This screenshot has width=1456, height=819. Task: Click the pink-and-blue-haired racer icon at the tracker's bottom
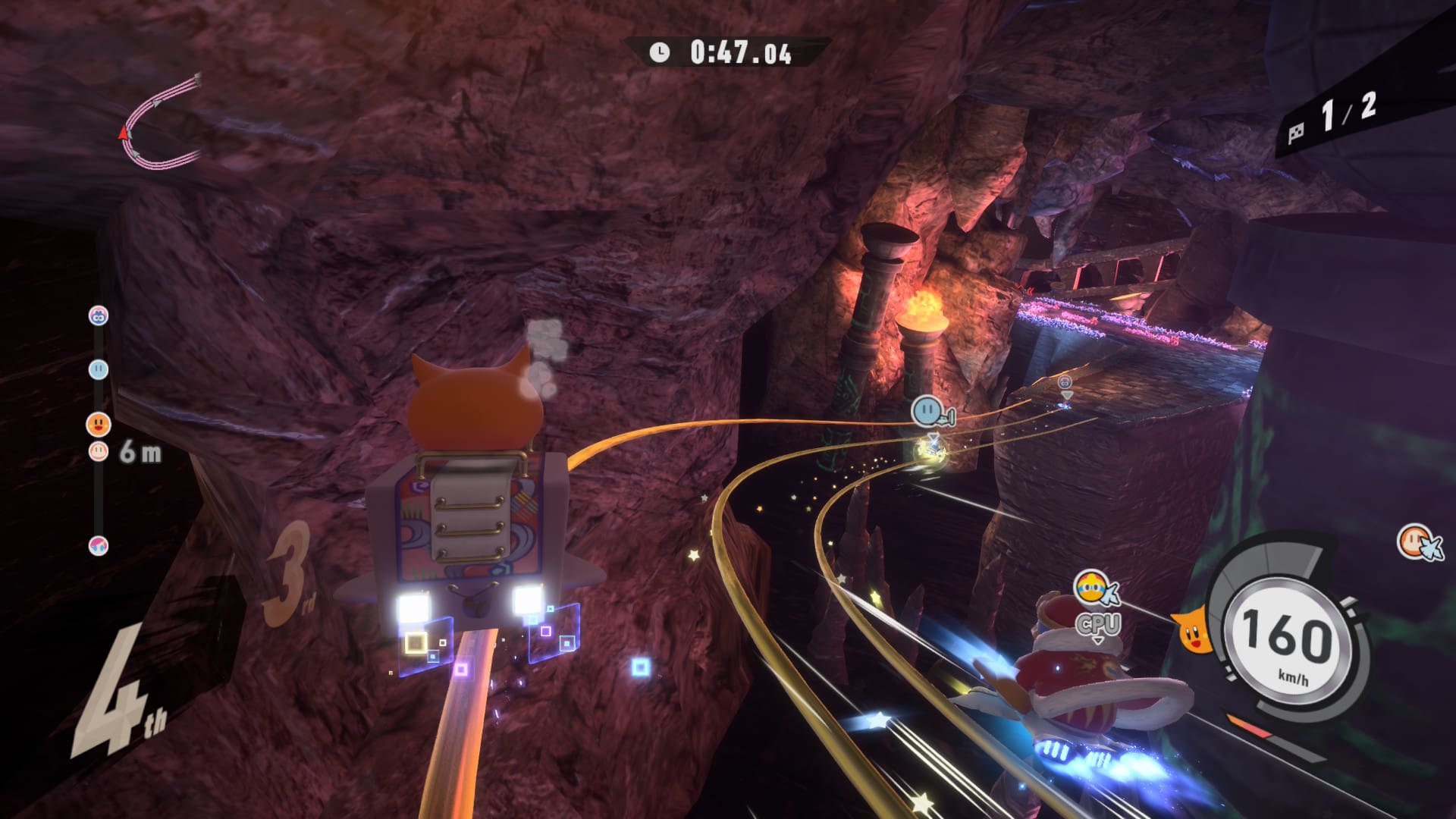pos(99,544)
